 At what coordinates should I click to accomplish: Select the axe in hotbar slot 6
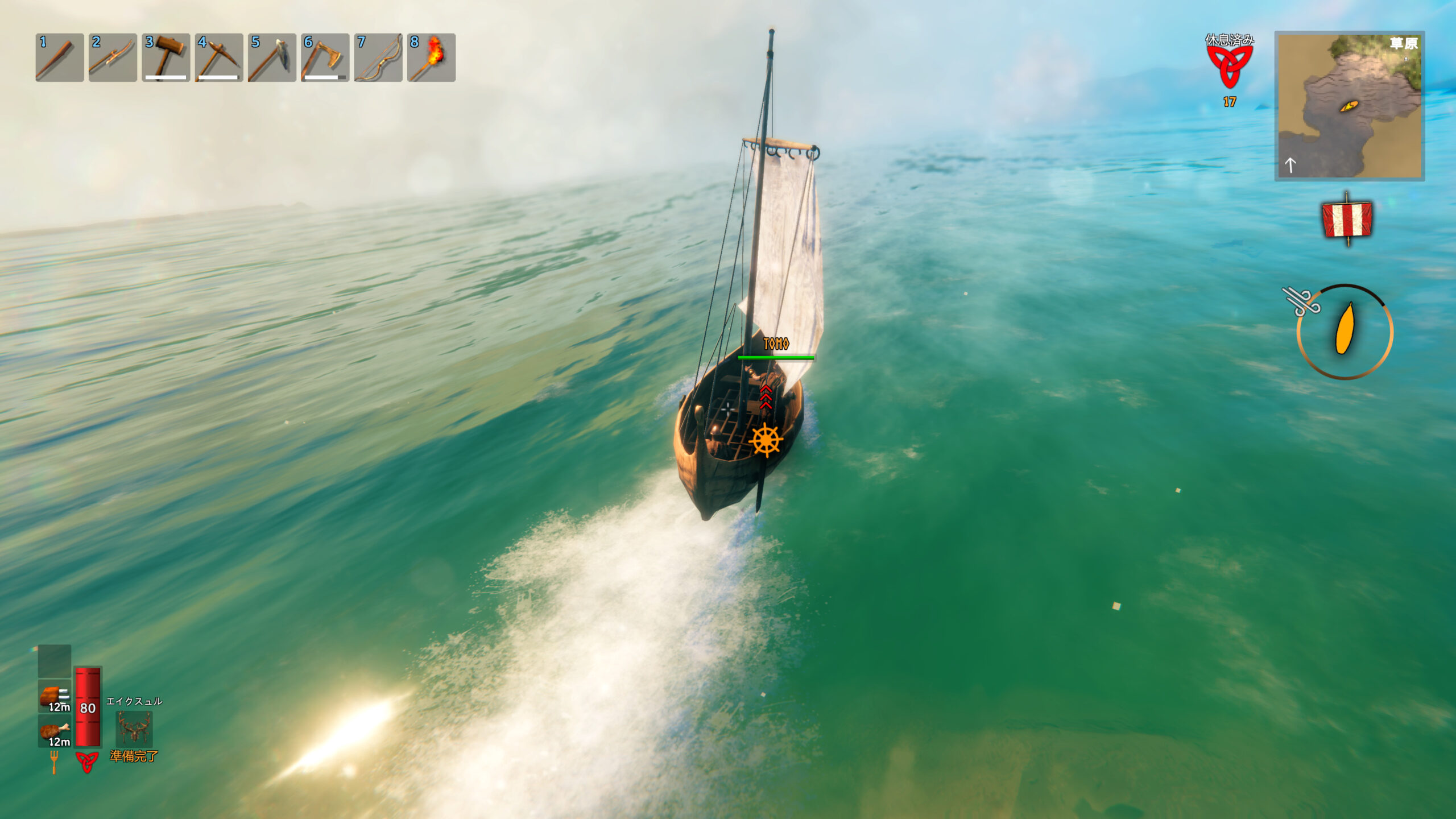pos(325,57)
